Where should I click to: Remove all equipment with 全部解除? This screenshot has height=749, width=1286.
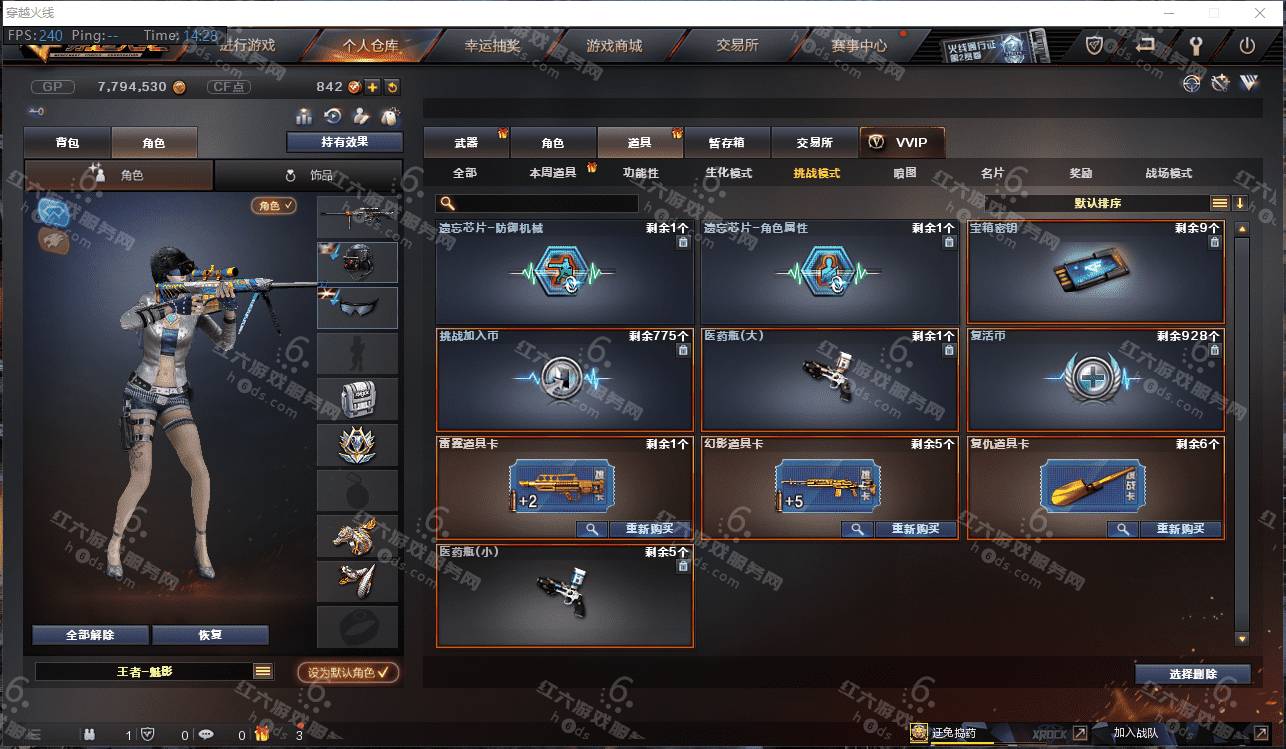(x=90, y=635)
